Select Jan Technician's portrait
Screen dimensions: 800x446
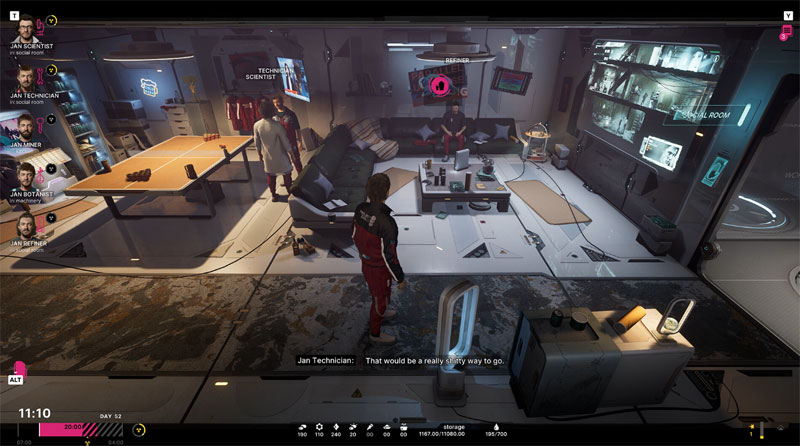point(23,76)
